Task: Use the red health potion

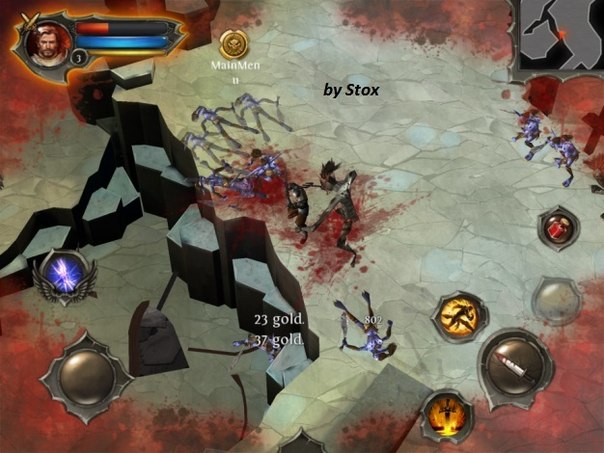Action: click(x=556, y=226)
